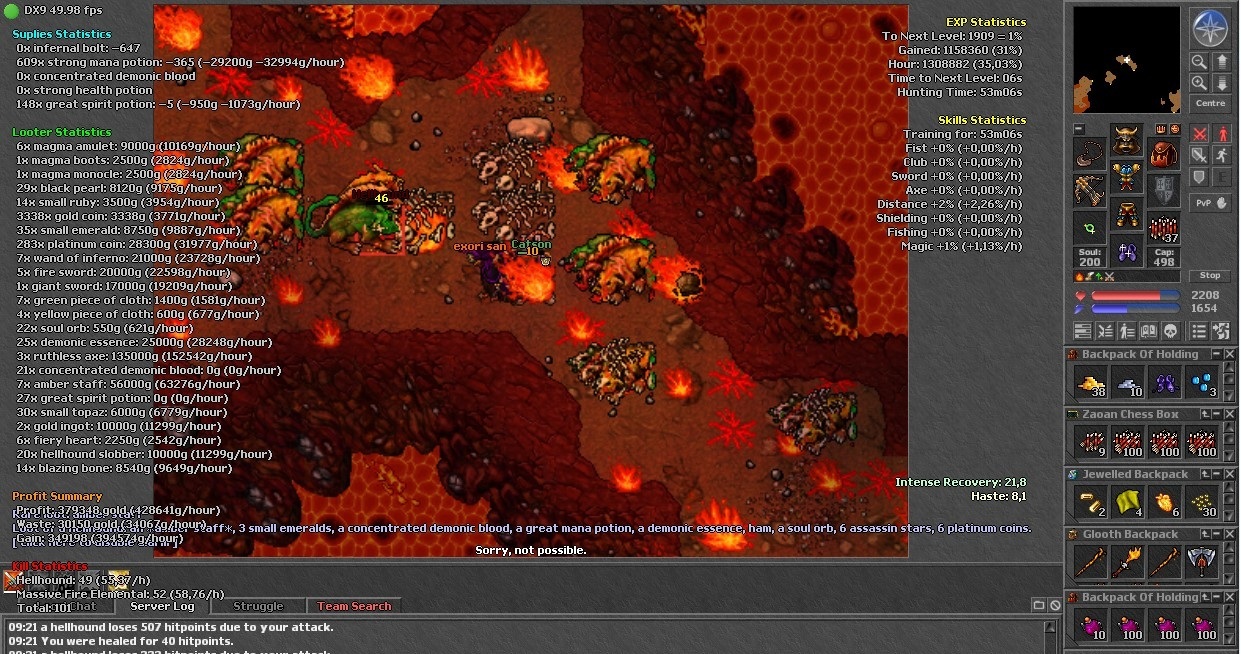The height and width of the screenshot is (654, 1241).
Task: Zoom in the minimap with the plus magnifier
Action: 1198,84
